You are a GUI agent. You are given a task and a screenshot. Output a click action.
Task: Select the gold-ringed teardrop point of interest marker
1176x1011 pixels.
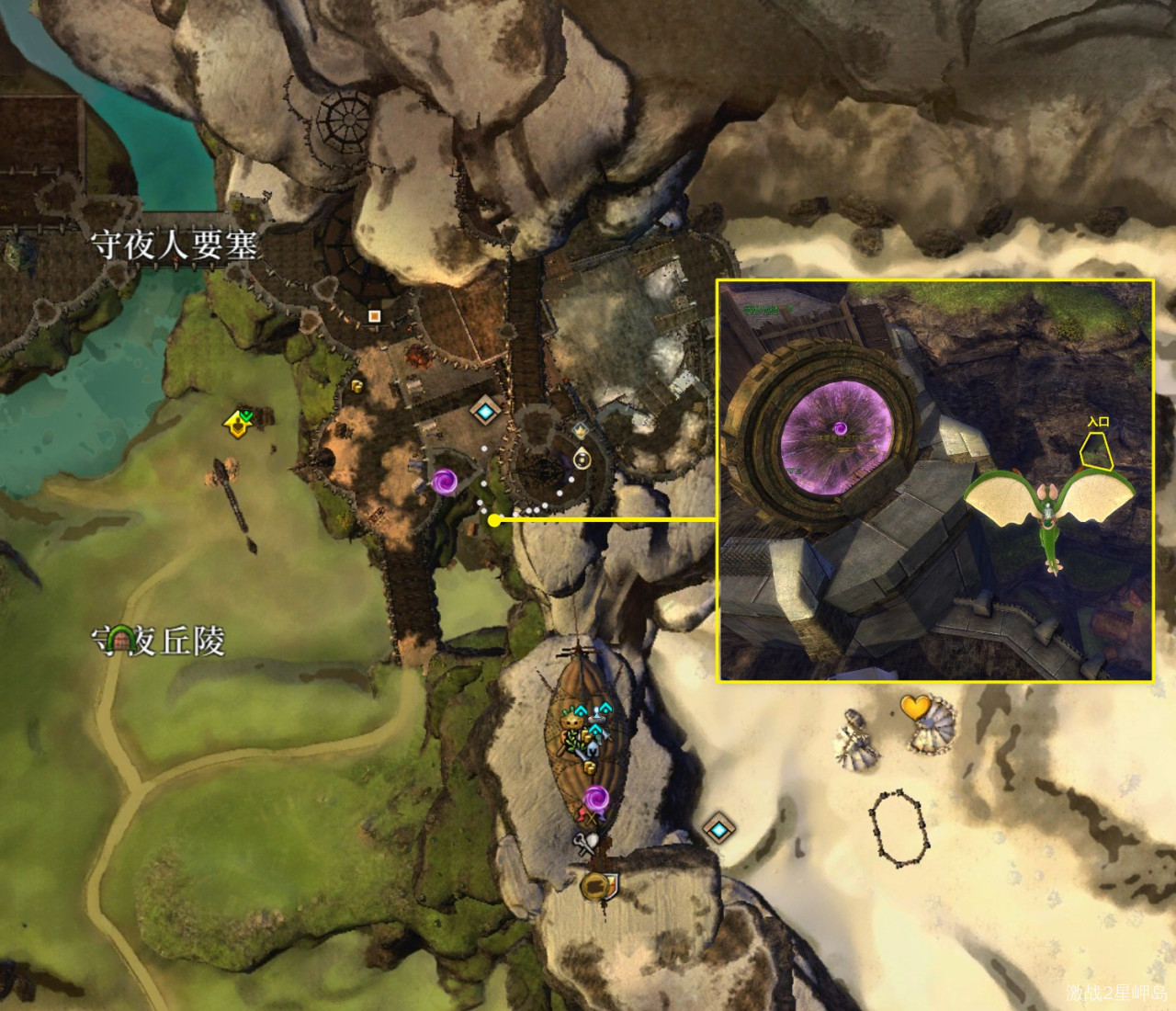coord(582,458)
